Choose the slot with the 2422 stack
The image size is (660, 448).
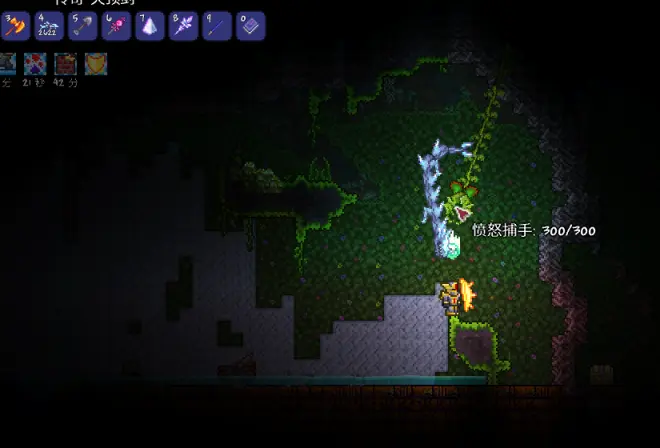coord(48,26)
